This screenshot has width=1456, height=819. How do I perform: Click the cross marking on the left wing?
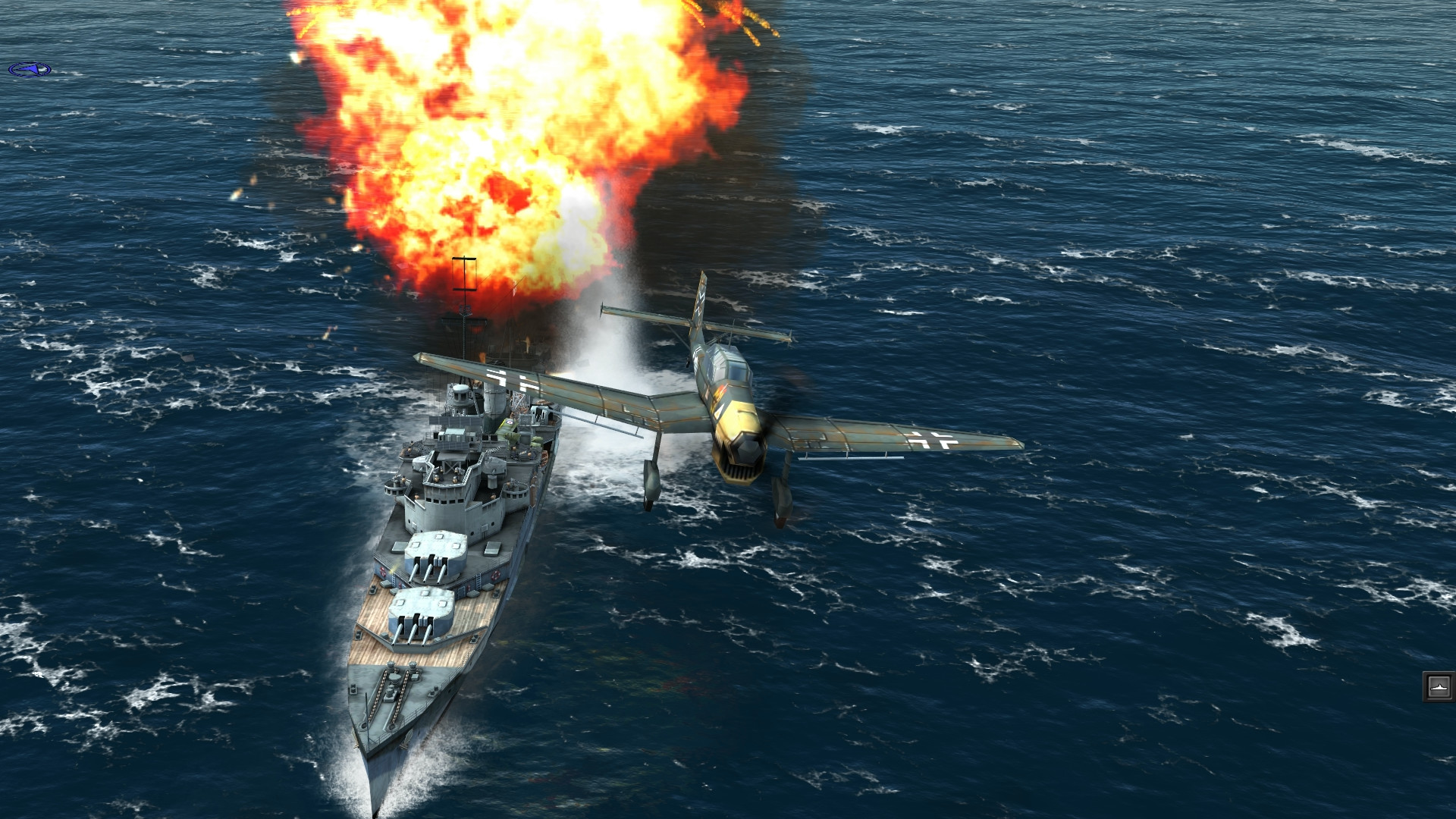[504, 375]
